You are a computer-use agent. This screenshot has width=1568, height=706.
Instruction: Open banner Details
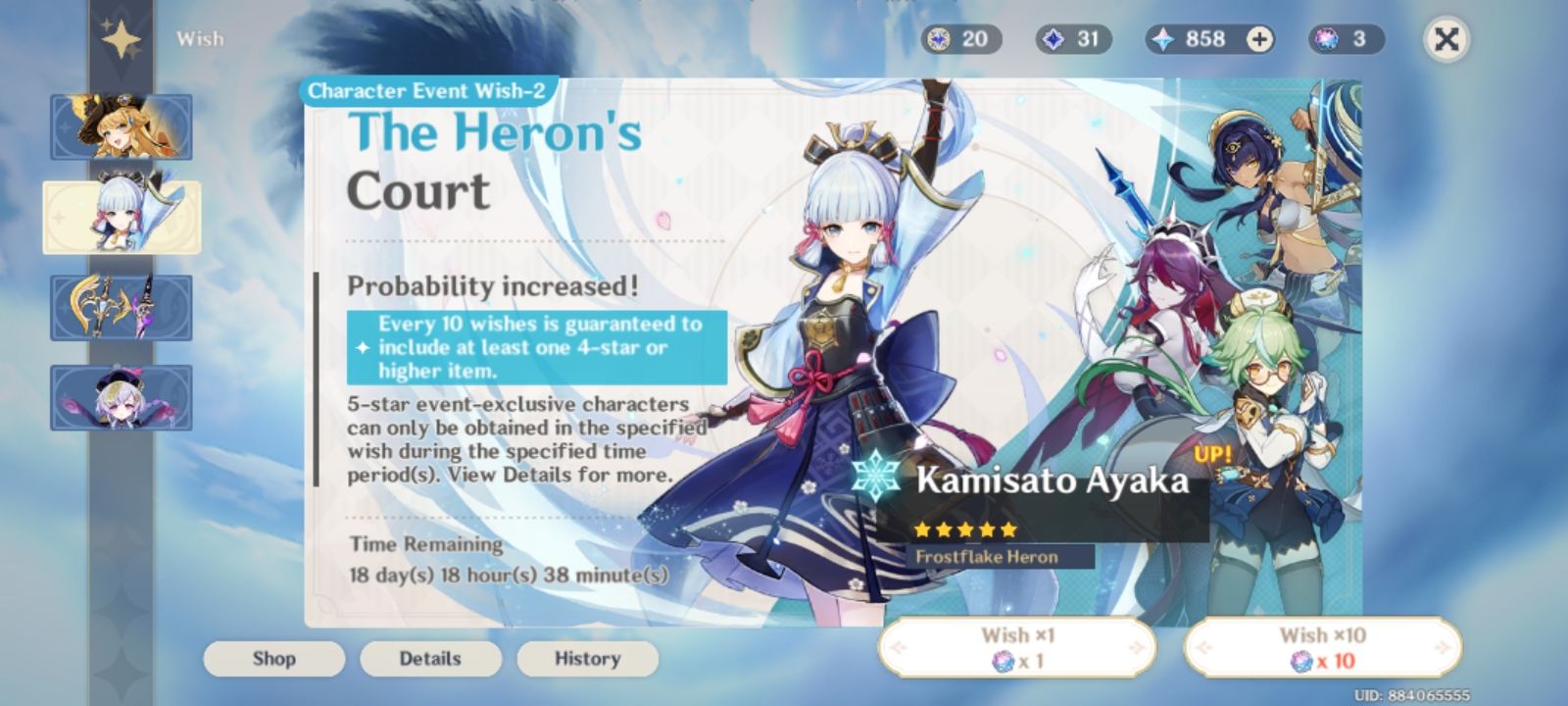430,659
